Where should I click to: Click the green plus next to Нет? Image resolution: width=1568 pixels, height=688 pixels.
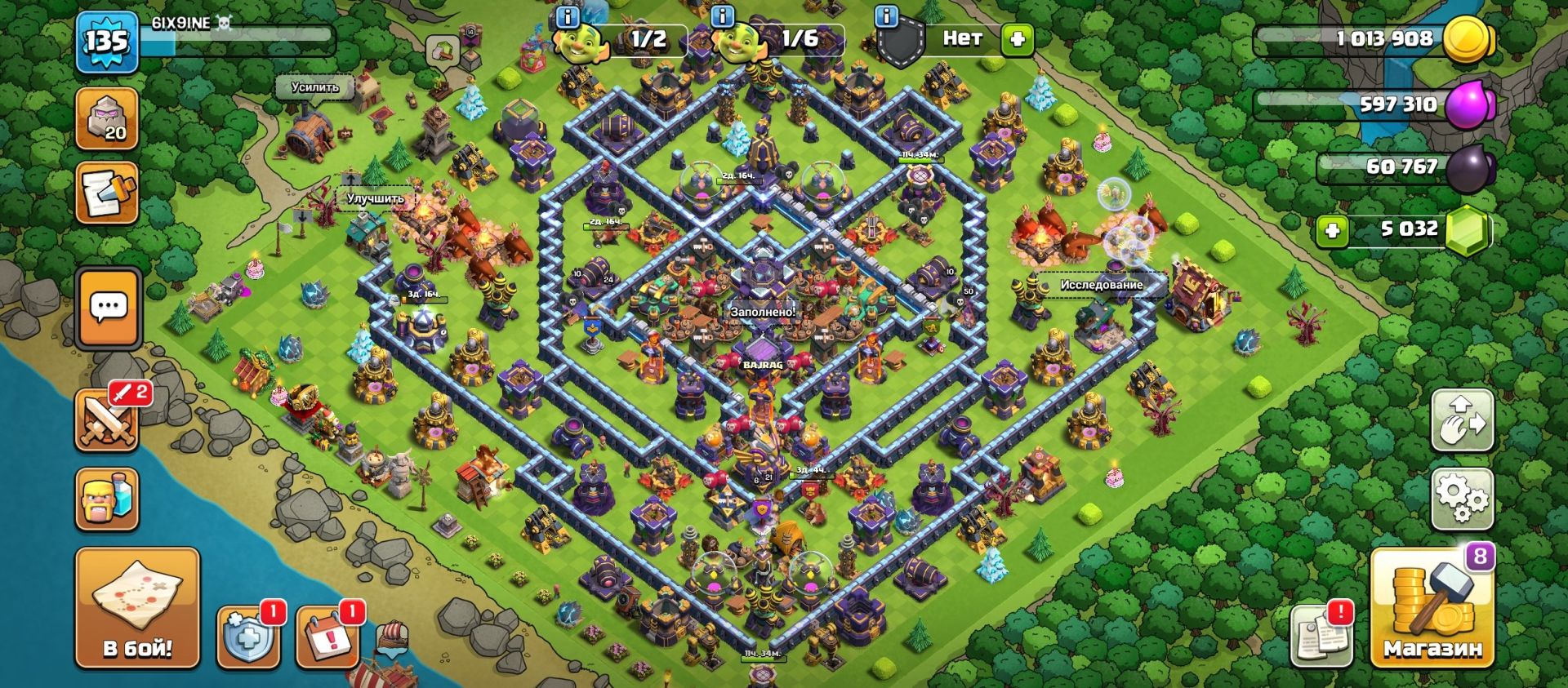1018,39
